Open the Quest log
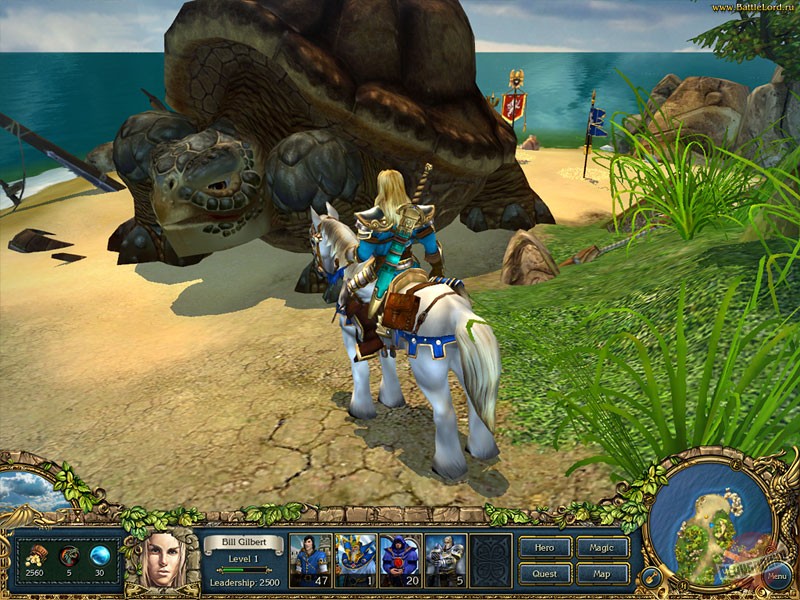Image resolution: width=800 pixels, height=600 pixels. coord(545,574)
